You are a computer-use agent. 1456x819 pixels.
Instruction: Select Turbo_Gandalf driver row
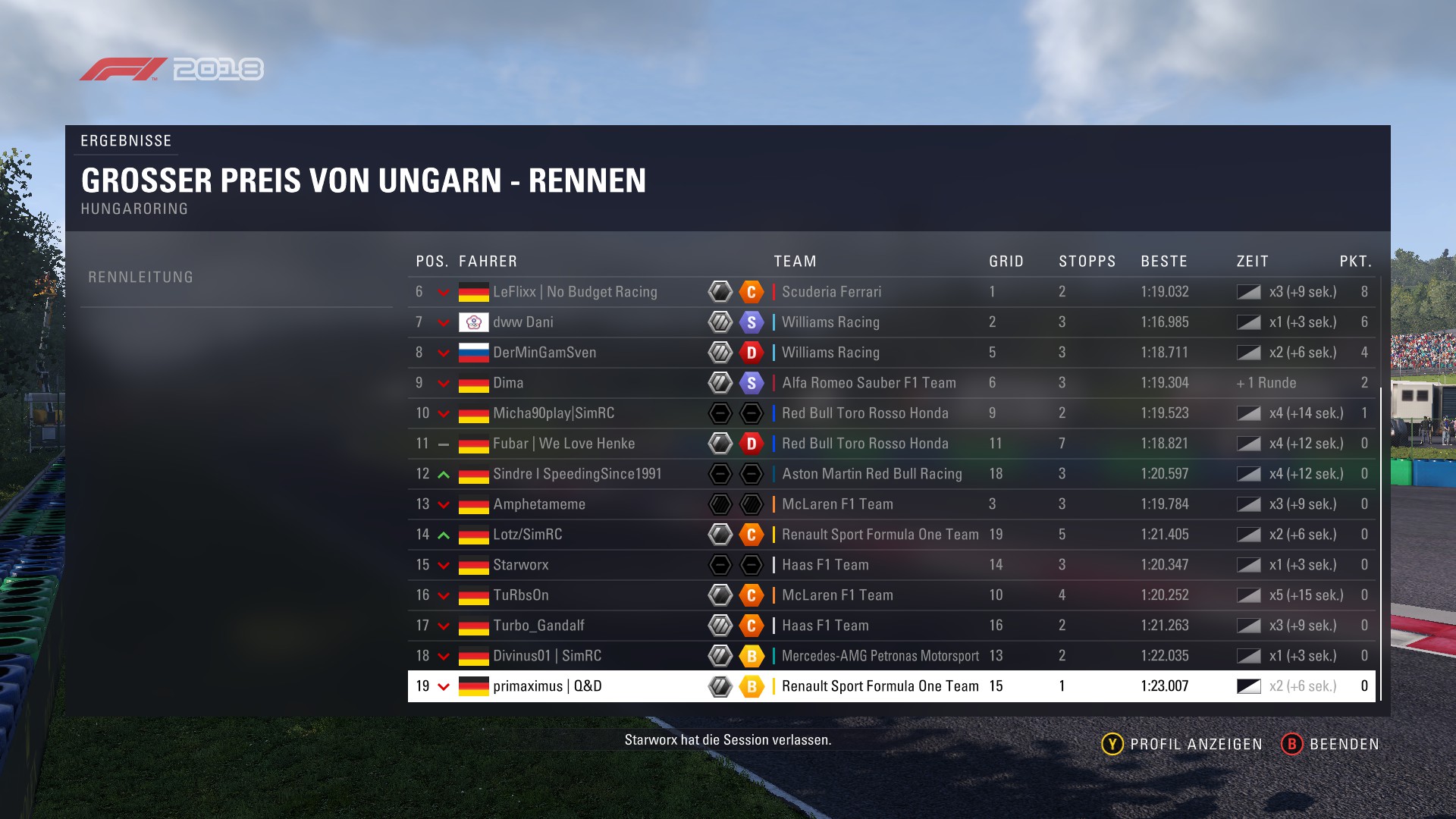(x=538, y=626)
